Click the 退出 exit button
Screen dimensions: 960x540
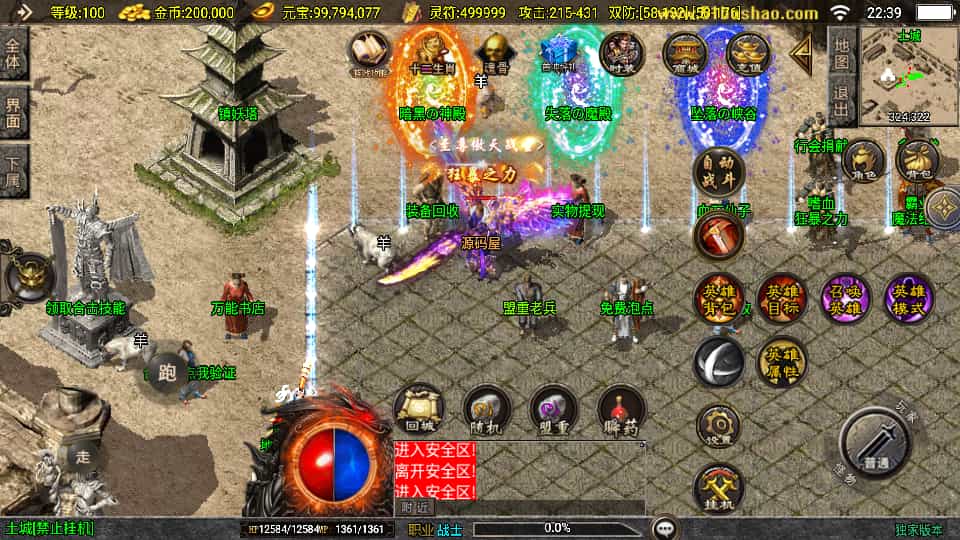tap(842, 102)
